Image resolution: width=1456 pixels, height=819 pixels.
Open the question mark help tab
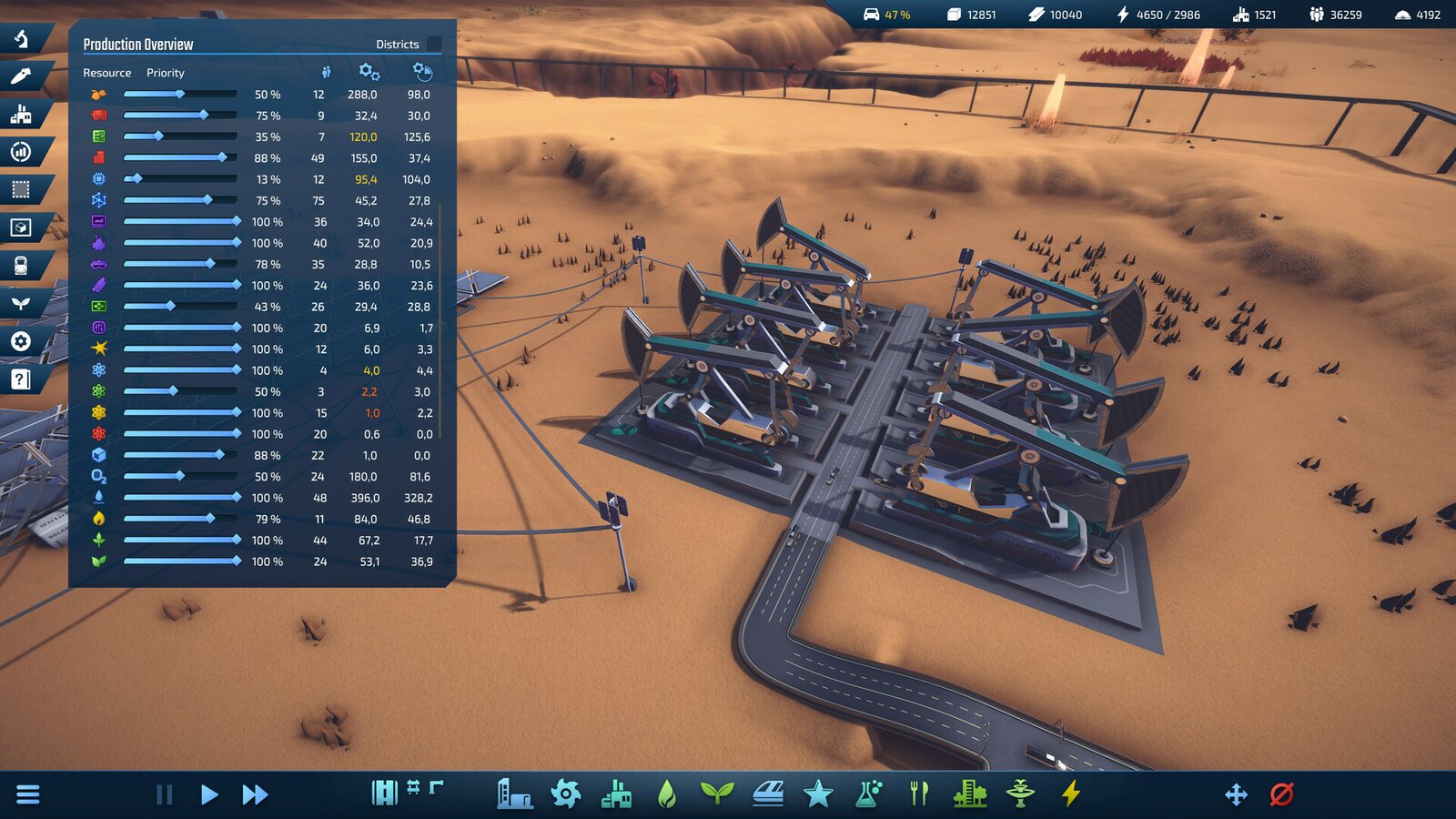tap(21, 379)
